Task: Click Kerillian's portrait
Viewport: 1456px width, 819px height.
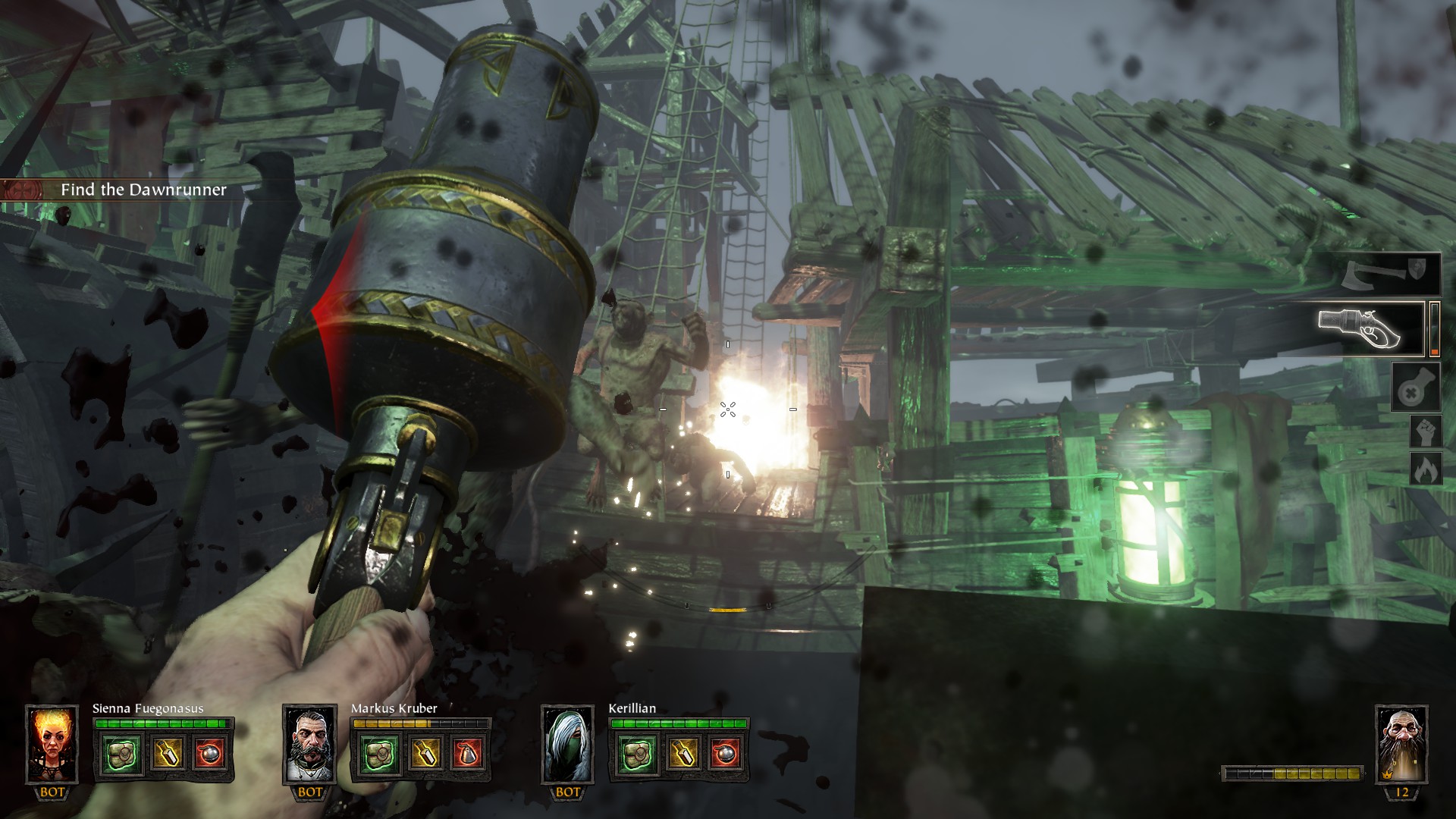Action: click(x=567, y=744)
